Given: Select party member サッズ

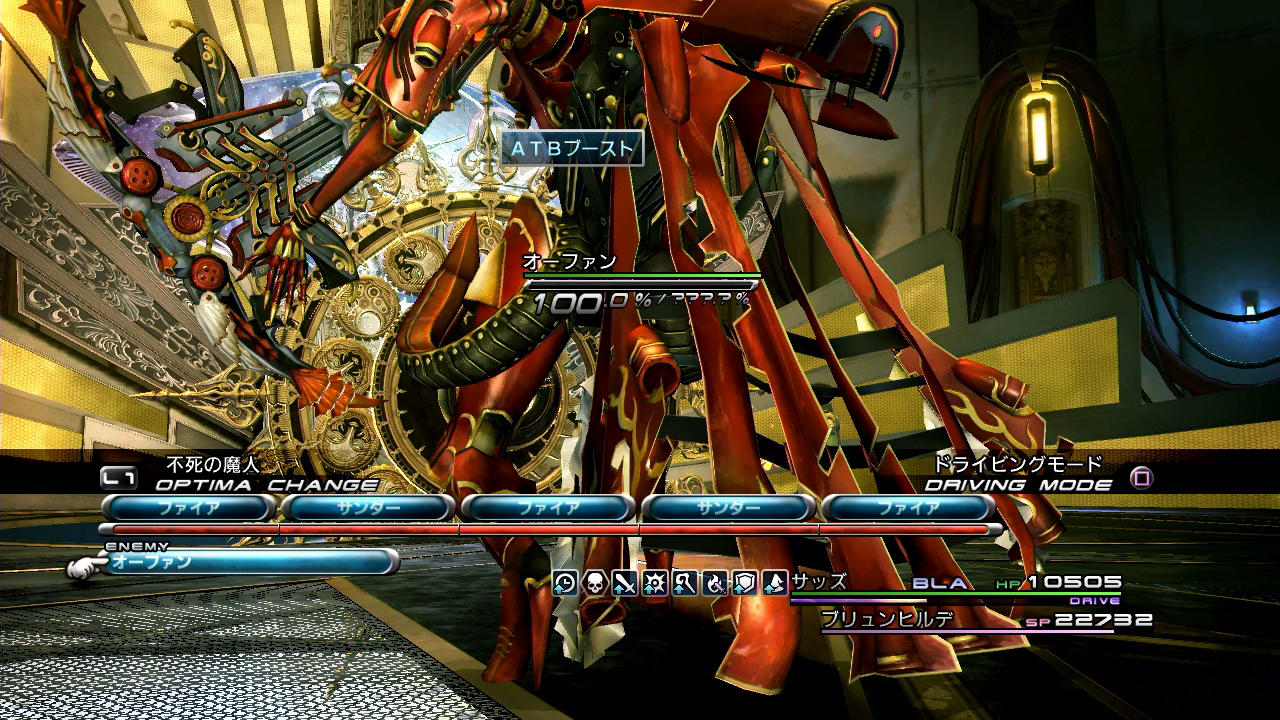Looking at the screenshot, I should [819, 582].
